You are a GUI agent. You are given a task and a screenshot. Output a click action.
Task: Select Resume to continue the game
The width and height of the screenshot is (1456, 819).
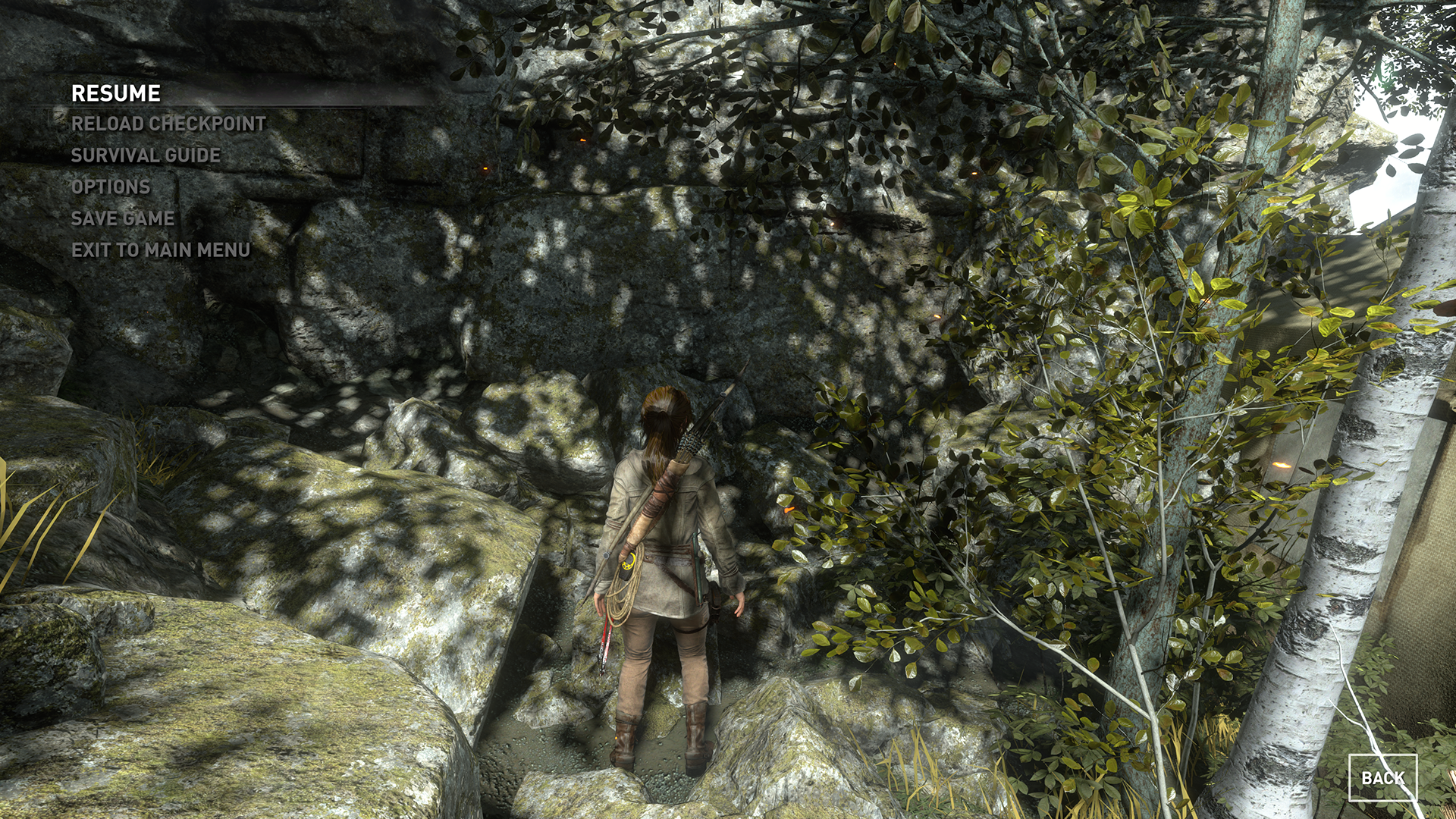(116, 93)
